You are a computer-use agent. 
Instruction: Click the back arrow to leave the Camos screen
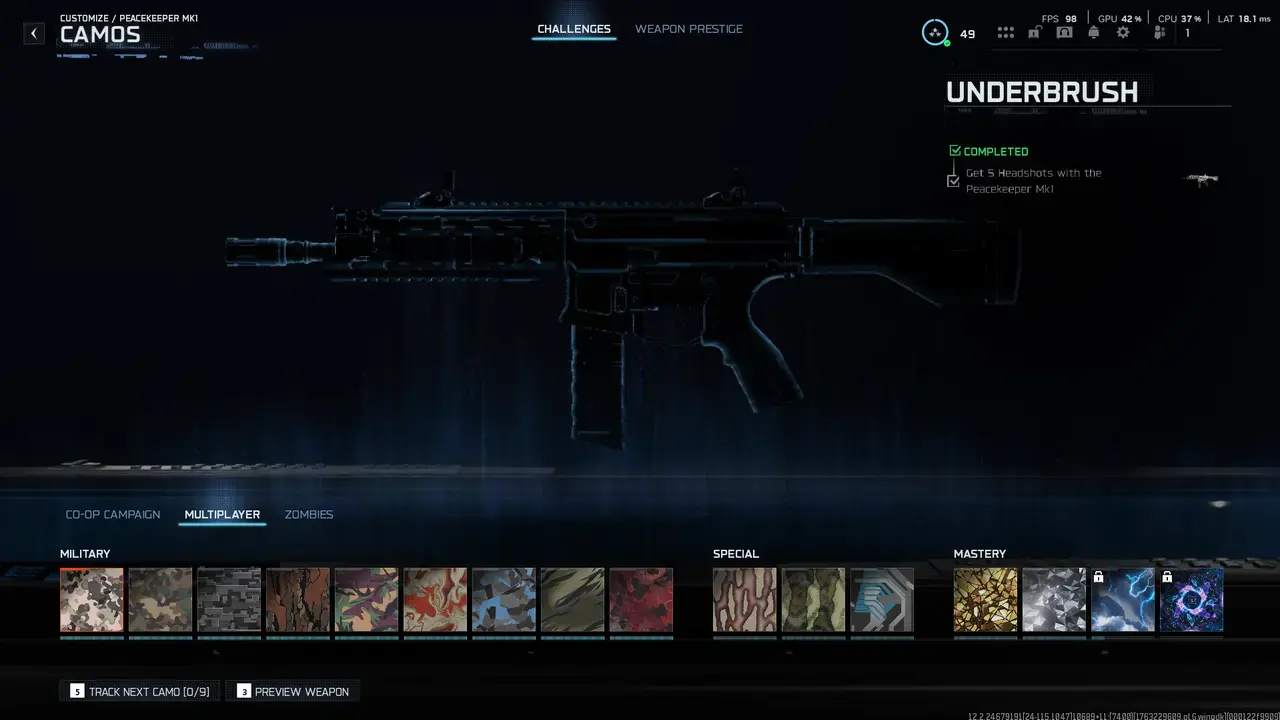33,33
